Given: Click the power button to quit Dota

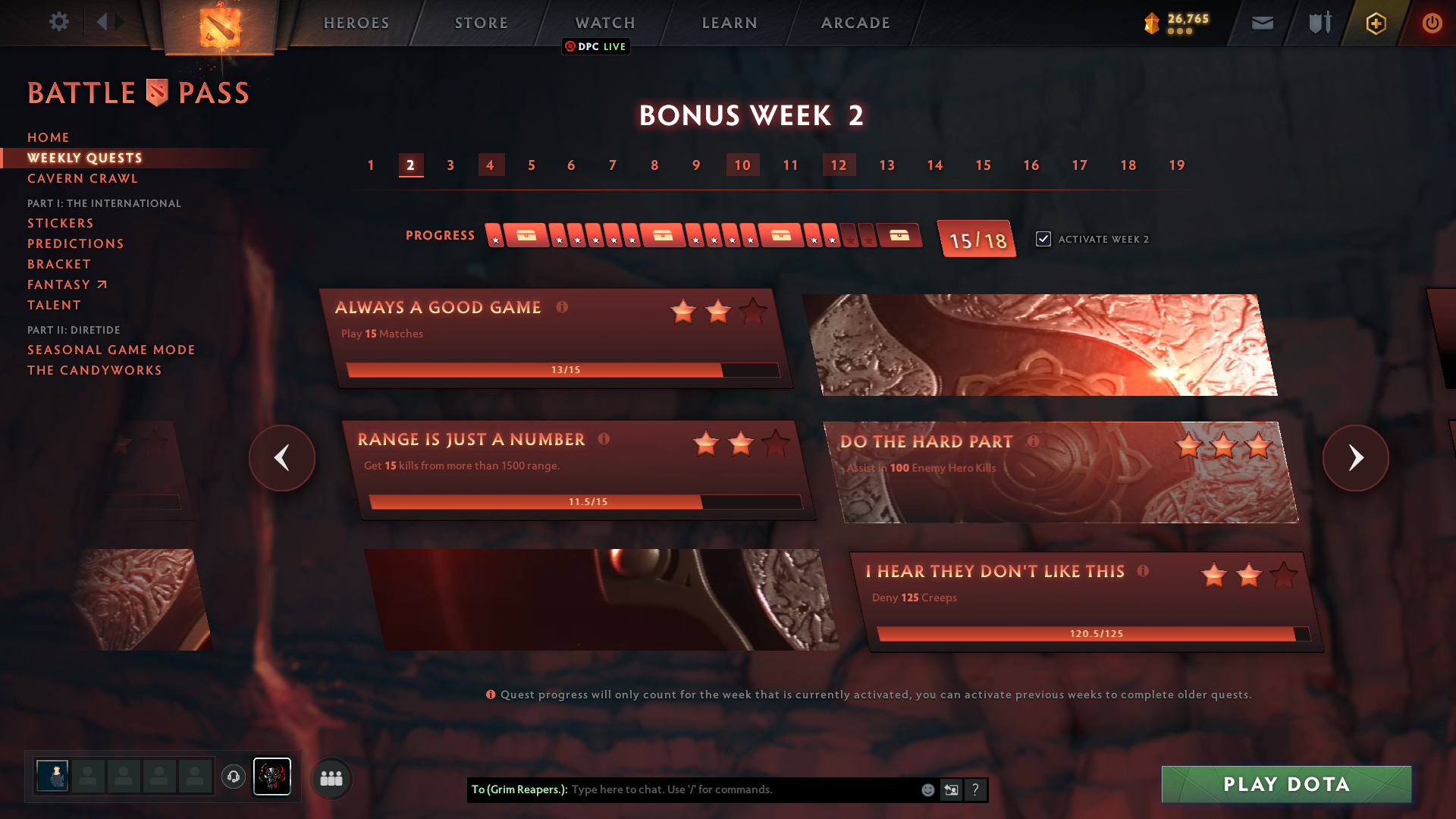Looking at the screenshot, I should tap(1432, 23).
